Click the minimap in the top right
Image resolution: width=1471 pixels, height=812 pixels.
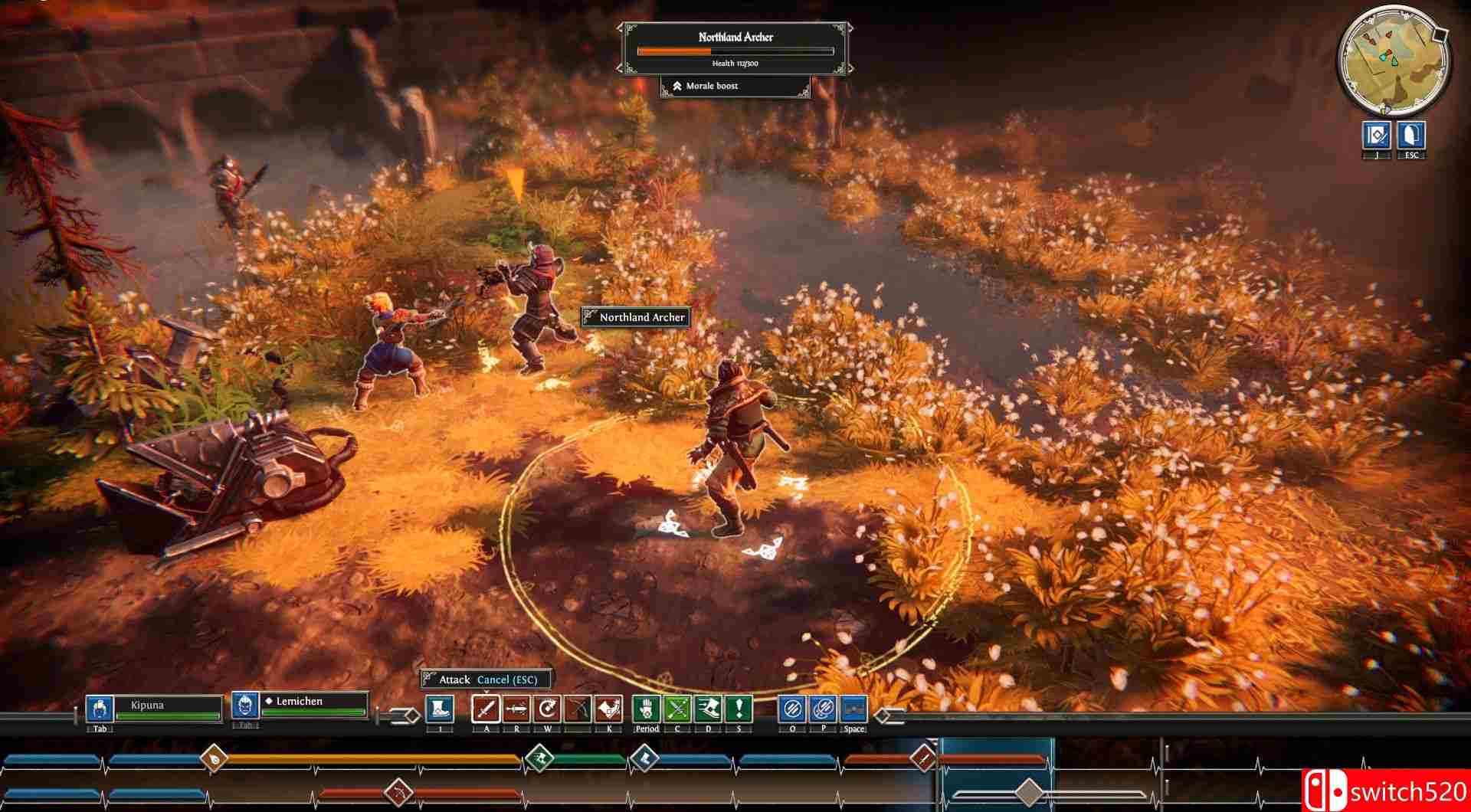pos(1393,56)
